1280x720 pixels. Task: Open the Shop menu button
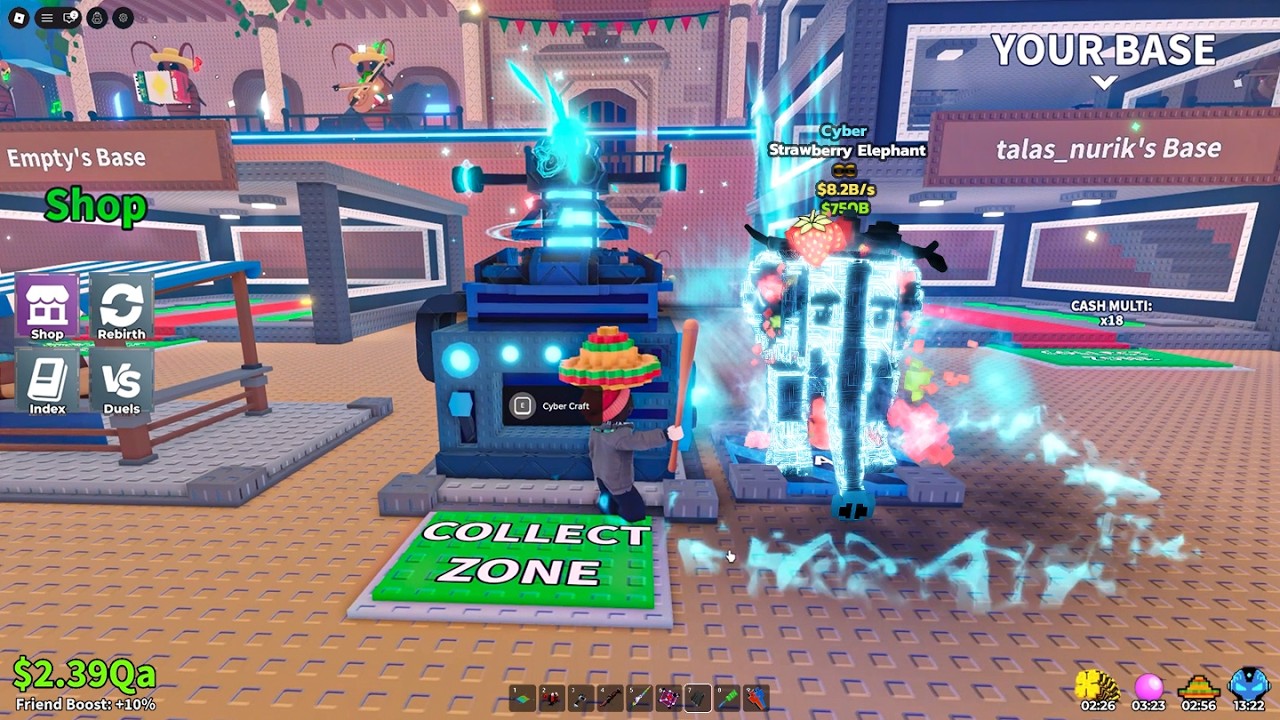47,307
